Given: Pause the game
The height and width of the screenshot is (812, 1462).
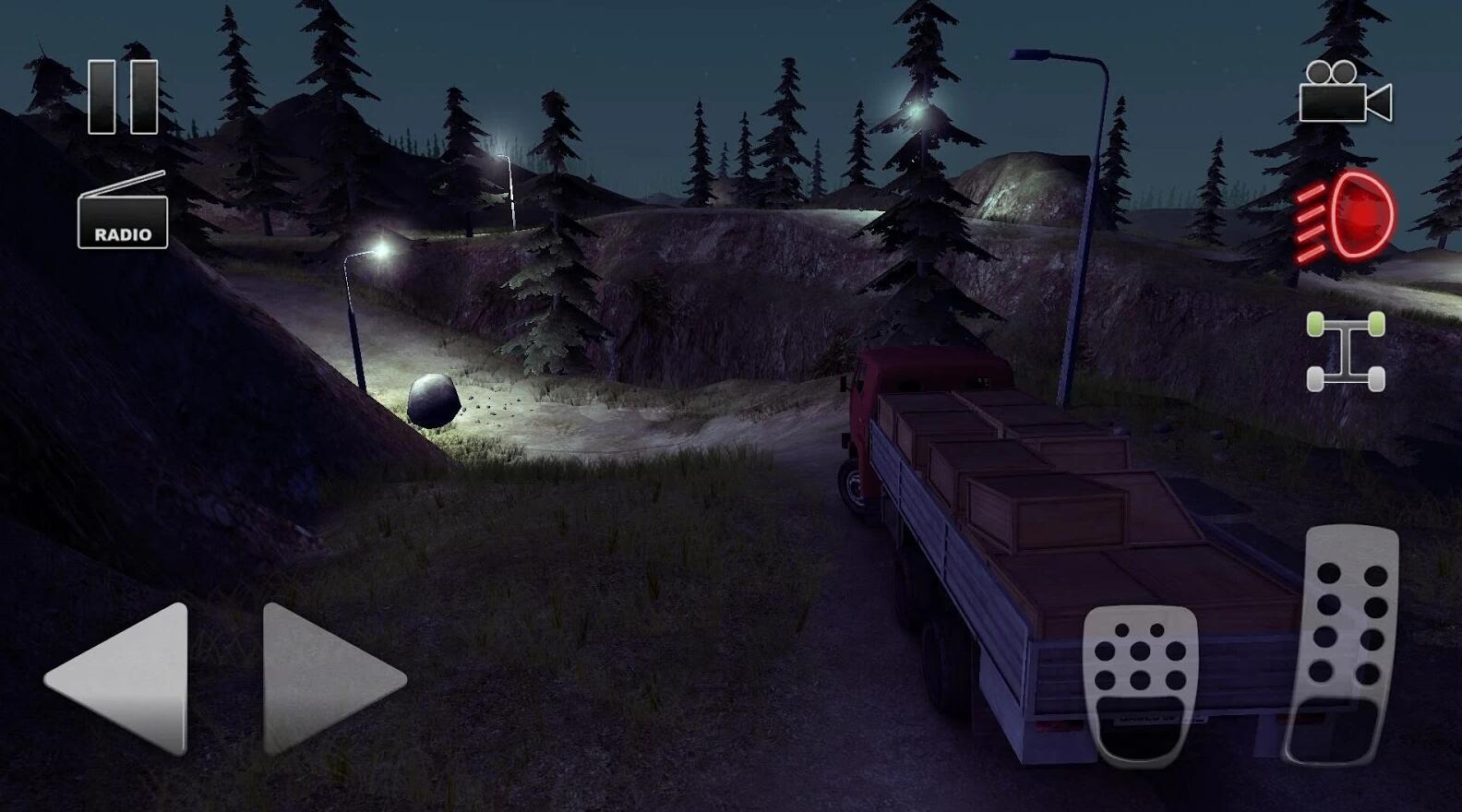Looking at the screenshot, I should pyautogui.click(x=123, y=97).
